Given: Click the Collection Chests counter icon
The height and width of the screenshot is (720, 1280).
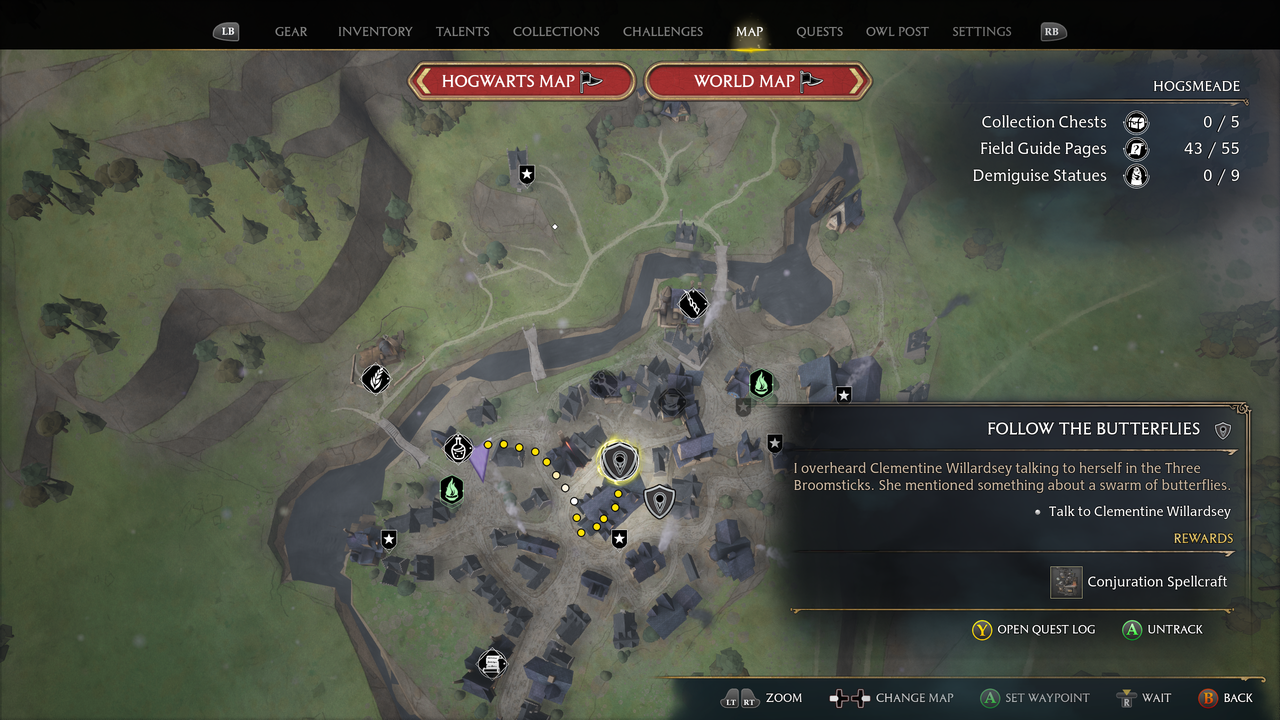Looking at the screenshot, I should point(1136,121).
